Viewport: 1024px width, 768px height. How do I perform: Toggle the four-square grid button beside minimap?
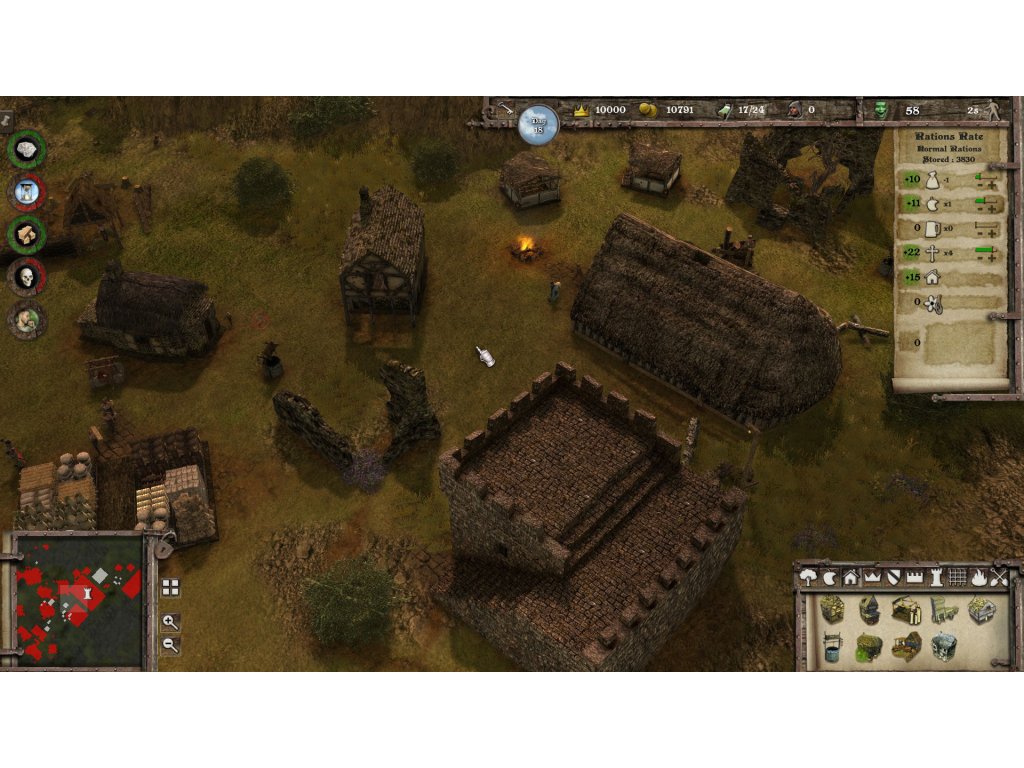point(171,588)
